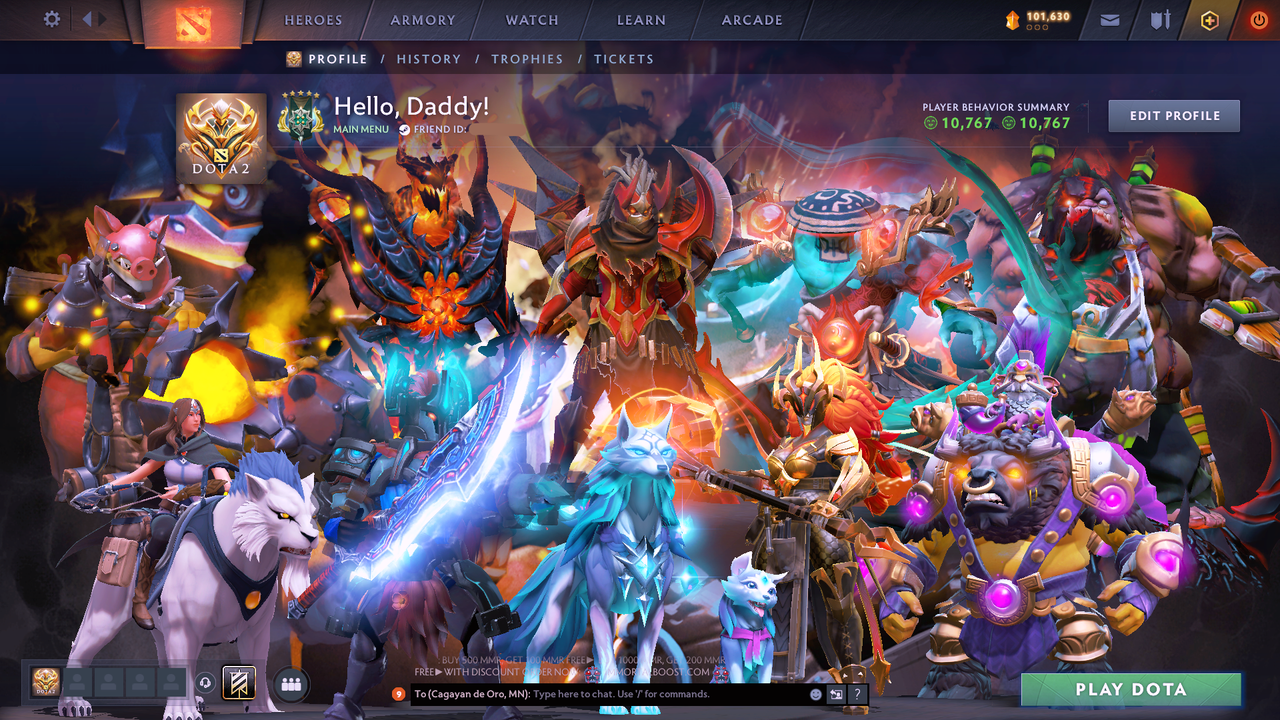The width and height of the screenshot is (1280, 720).
Task: Click the EDIT PROFILE button
Action: click(1173, 115)
